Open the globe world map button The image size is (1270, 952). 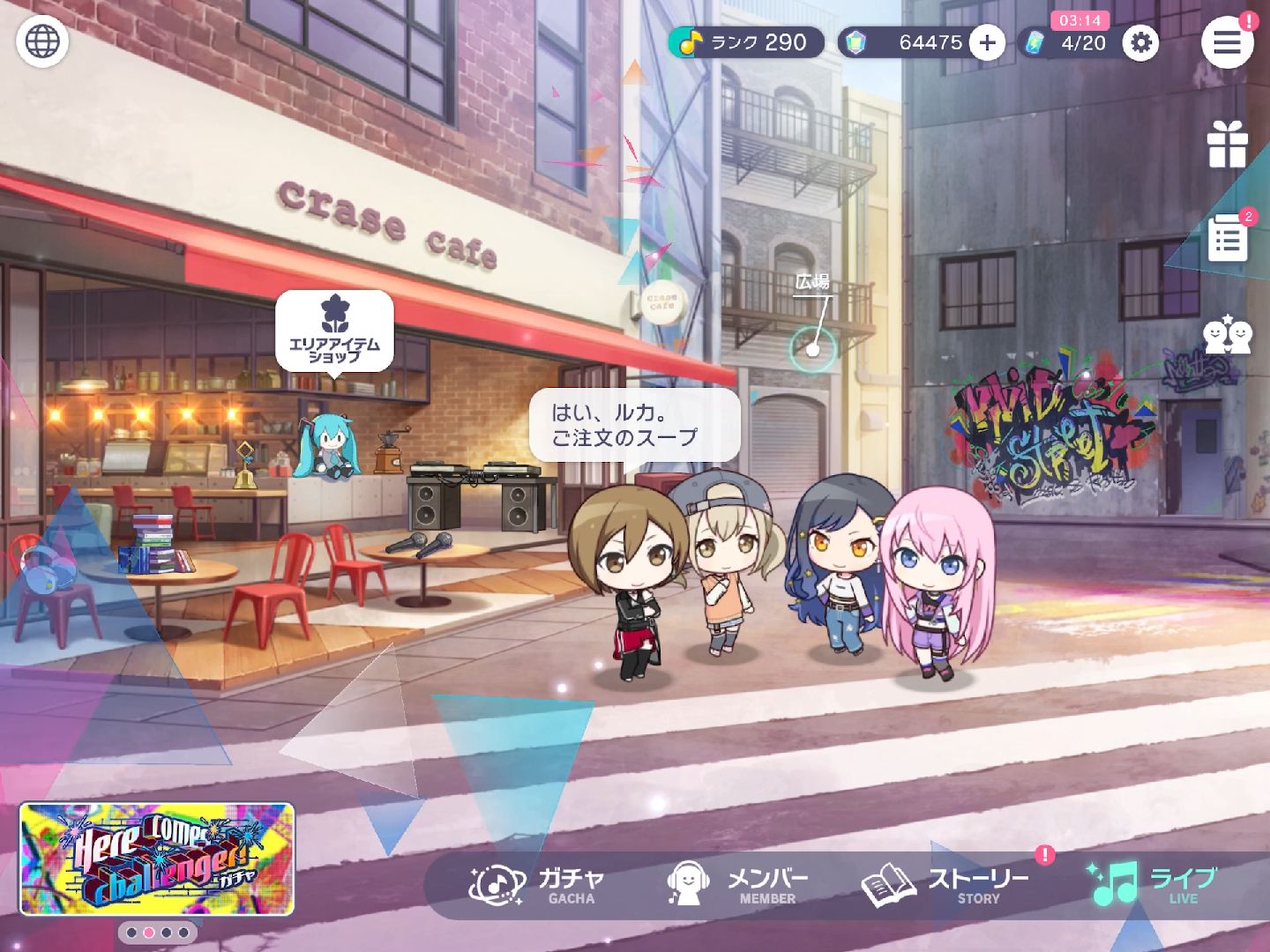tap(42, 41)
